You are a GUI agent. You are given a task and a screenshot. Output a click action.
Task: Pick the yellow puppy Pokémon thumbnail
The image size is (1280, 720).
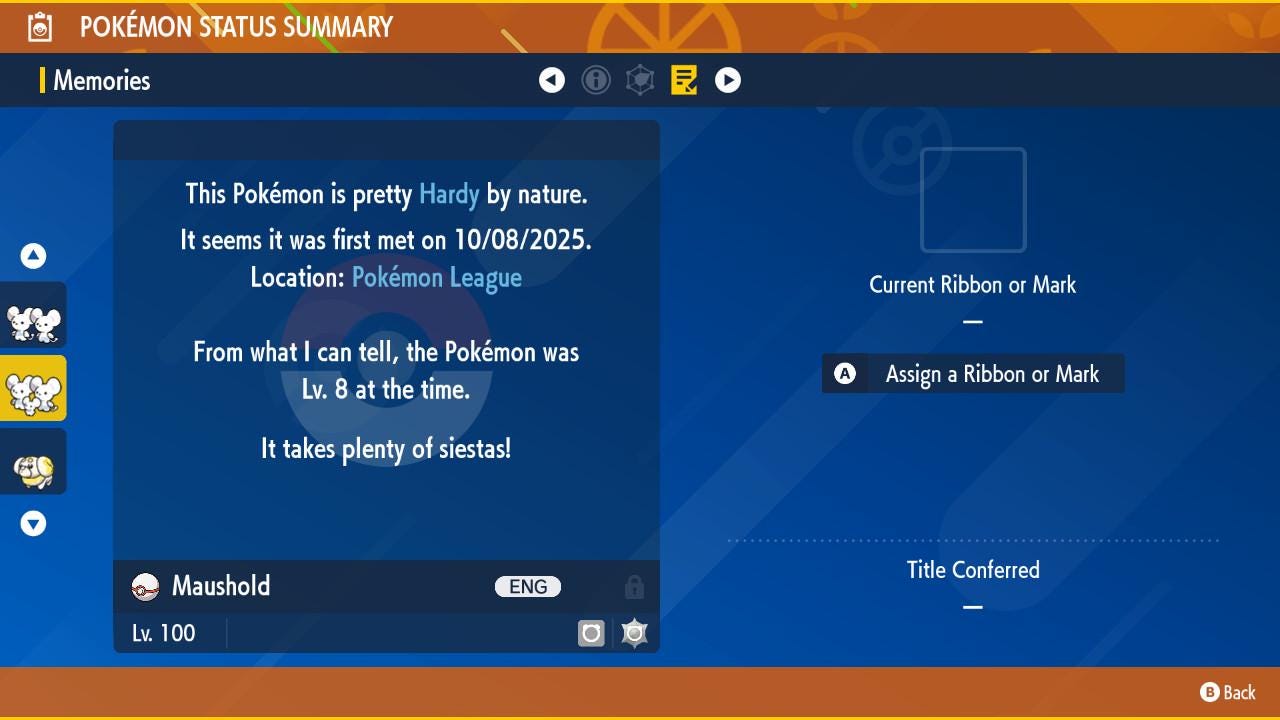(x=33, y=461)
